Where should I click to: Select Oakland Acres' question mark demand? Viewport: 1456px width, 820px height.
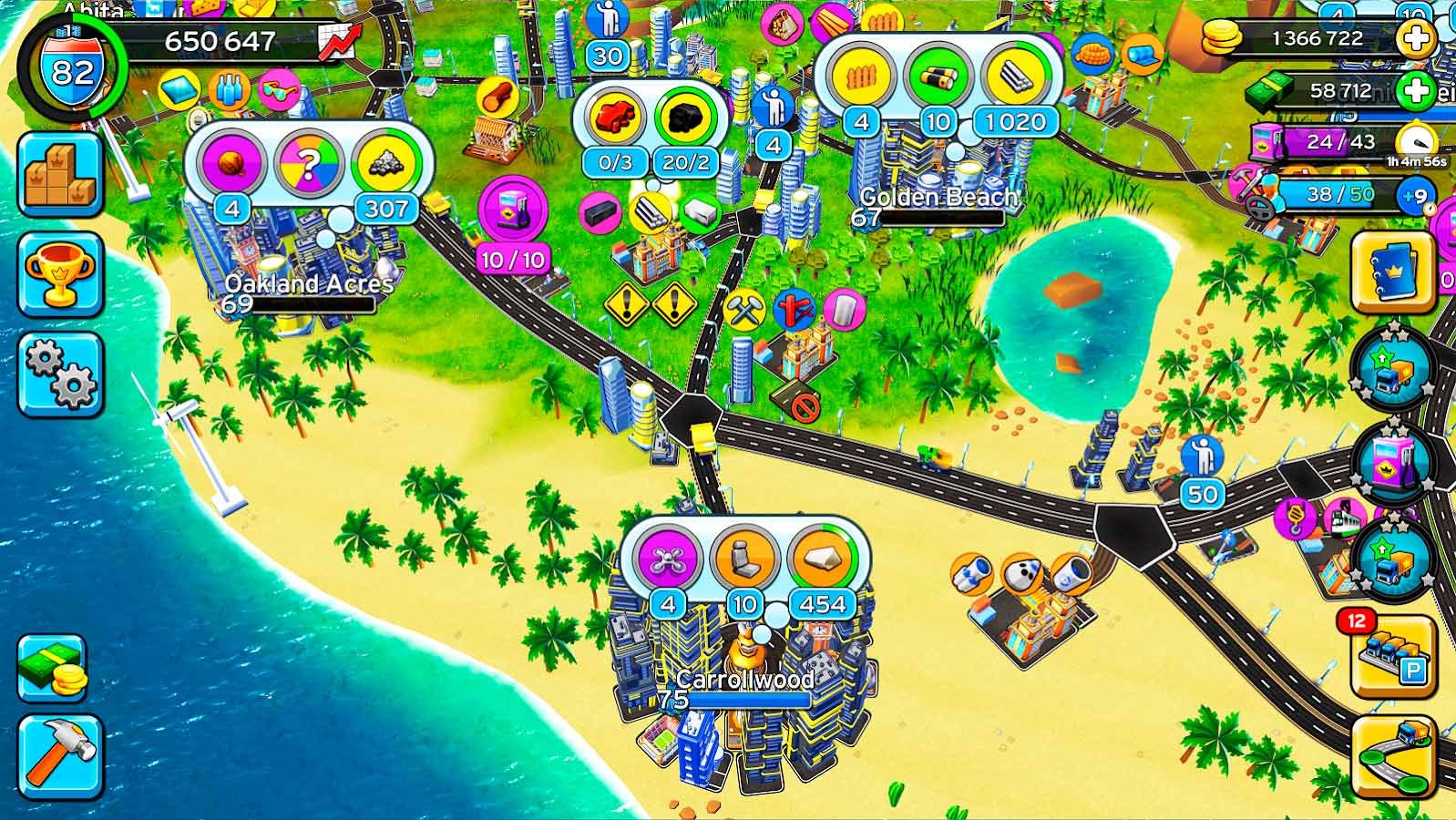[x=309, y=165]
